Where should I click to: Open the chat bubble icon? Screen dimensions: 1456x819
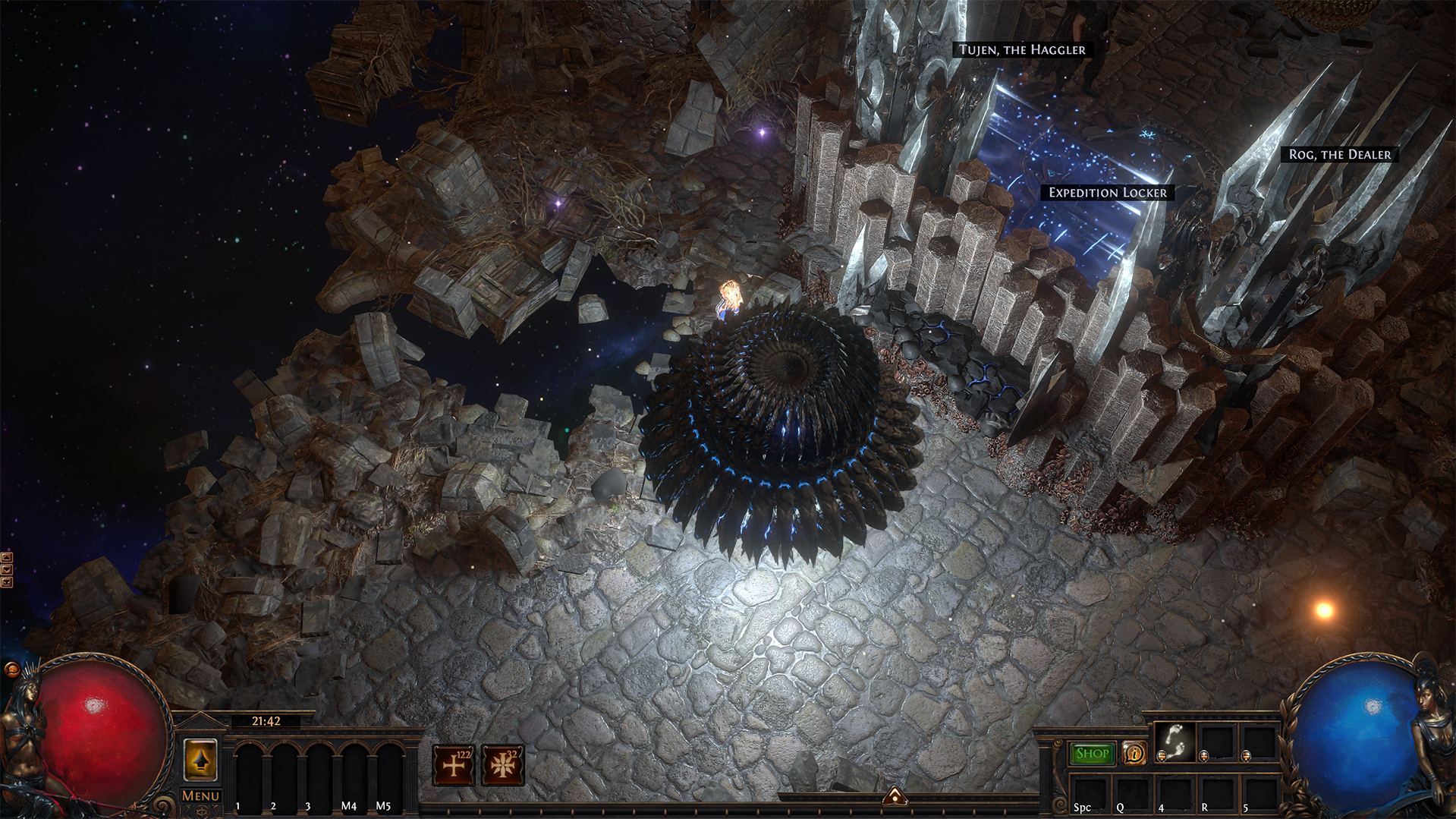[11, 669]
